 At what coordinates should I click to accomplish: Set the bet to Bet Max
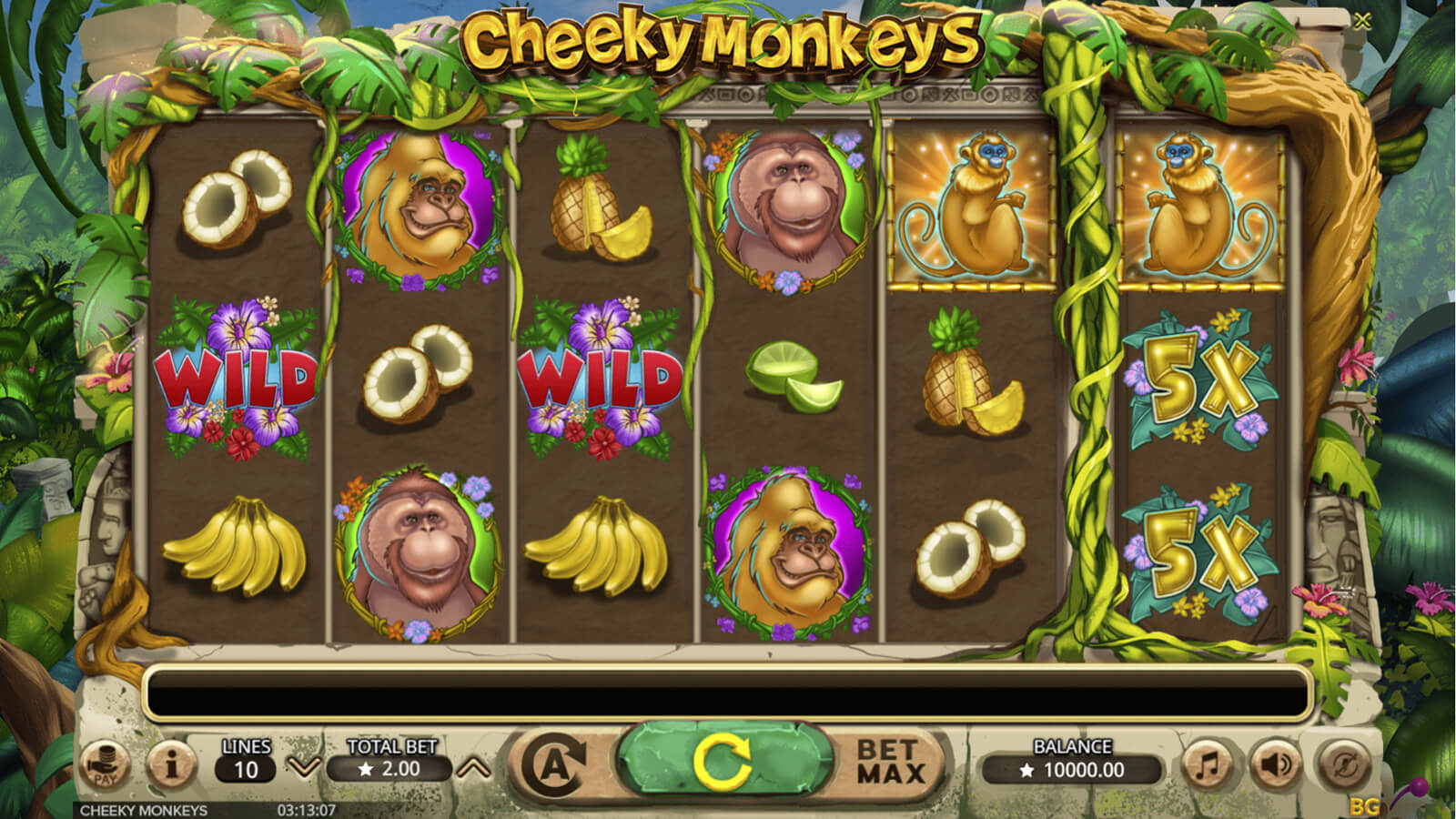890,763
